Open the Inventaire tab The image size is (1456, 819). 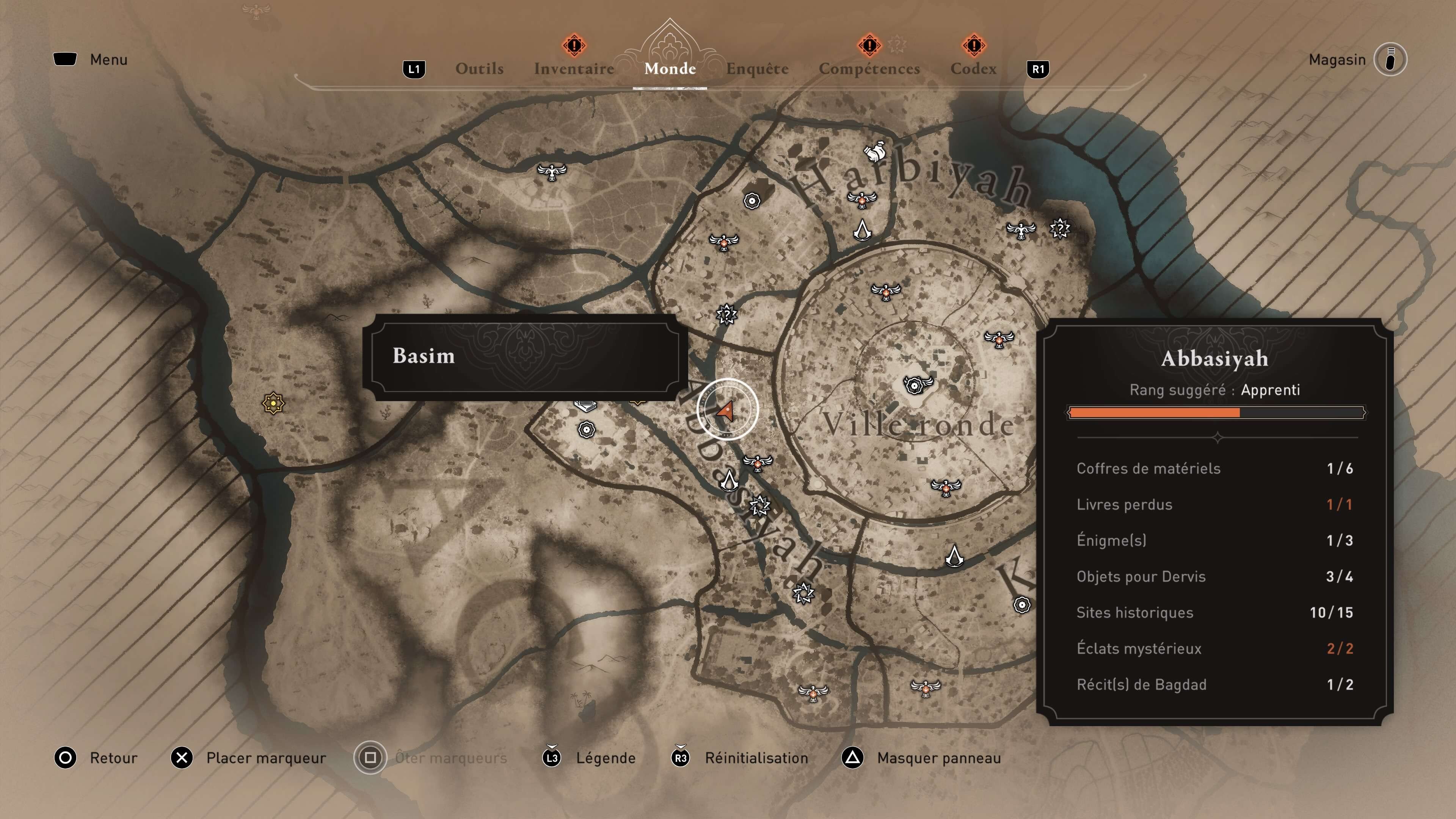(x=574, y=69)
